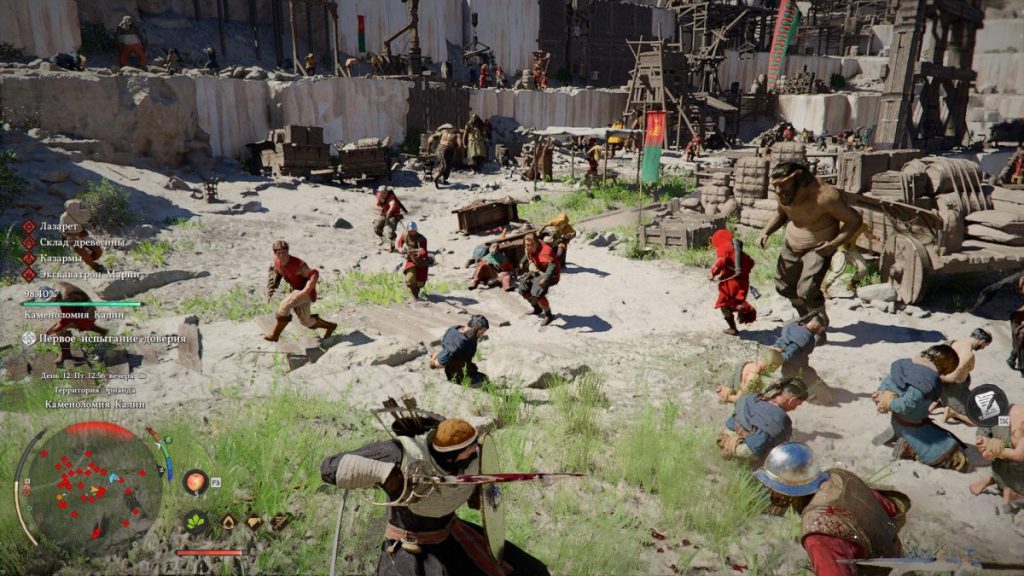Use the peach food item slot
This screenshot has height=576, width=1024.
(196, 482)
